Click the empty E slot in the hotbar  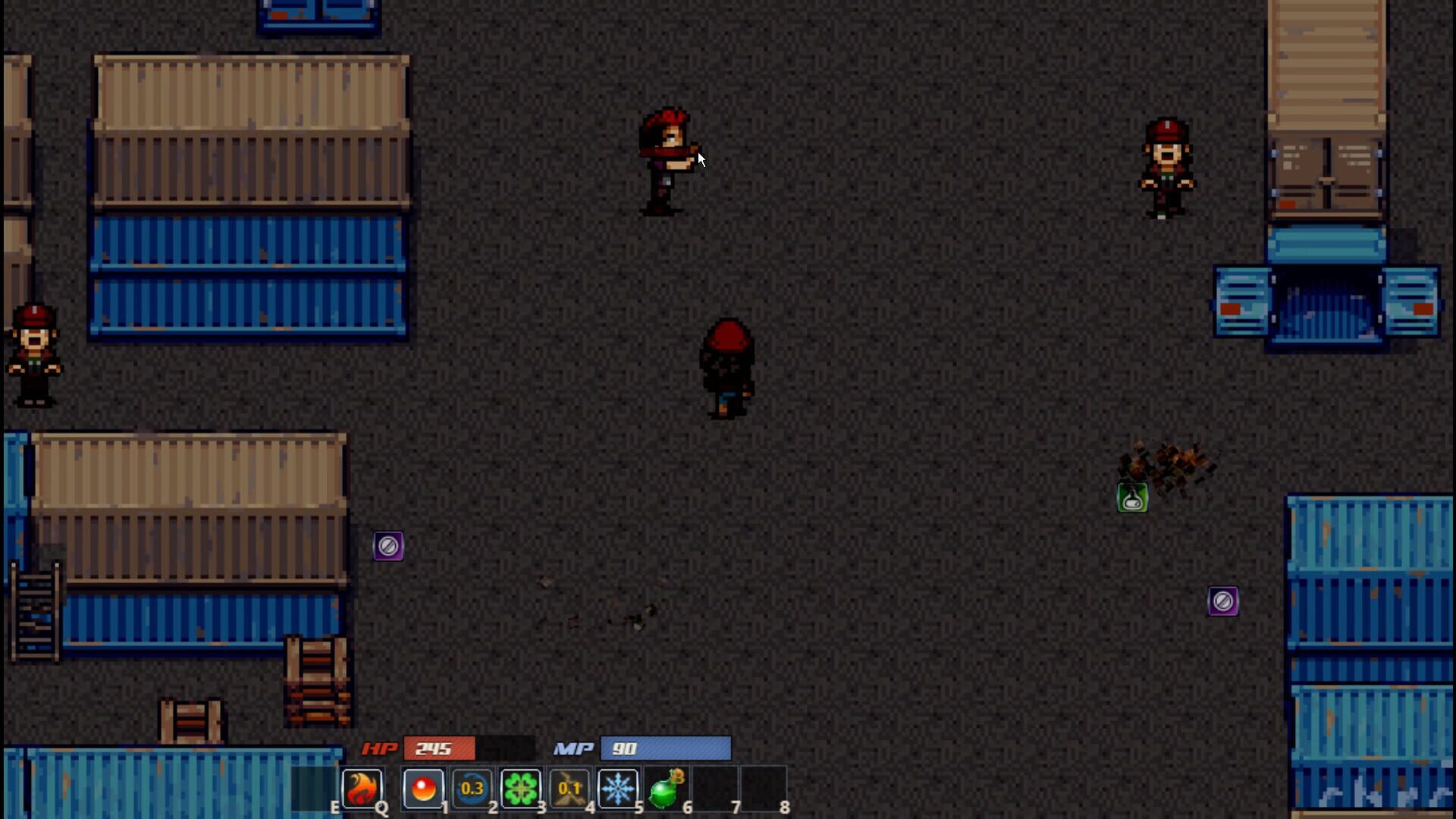(315, 787)
